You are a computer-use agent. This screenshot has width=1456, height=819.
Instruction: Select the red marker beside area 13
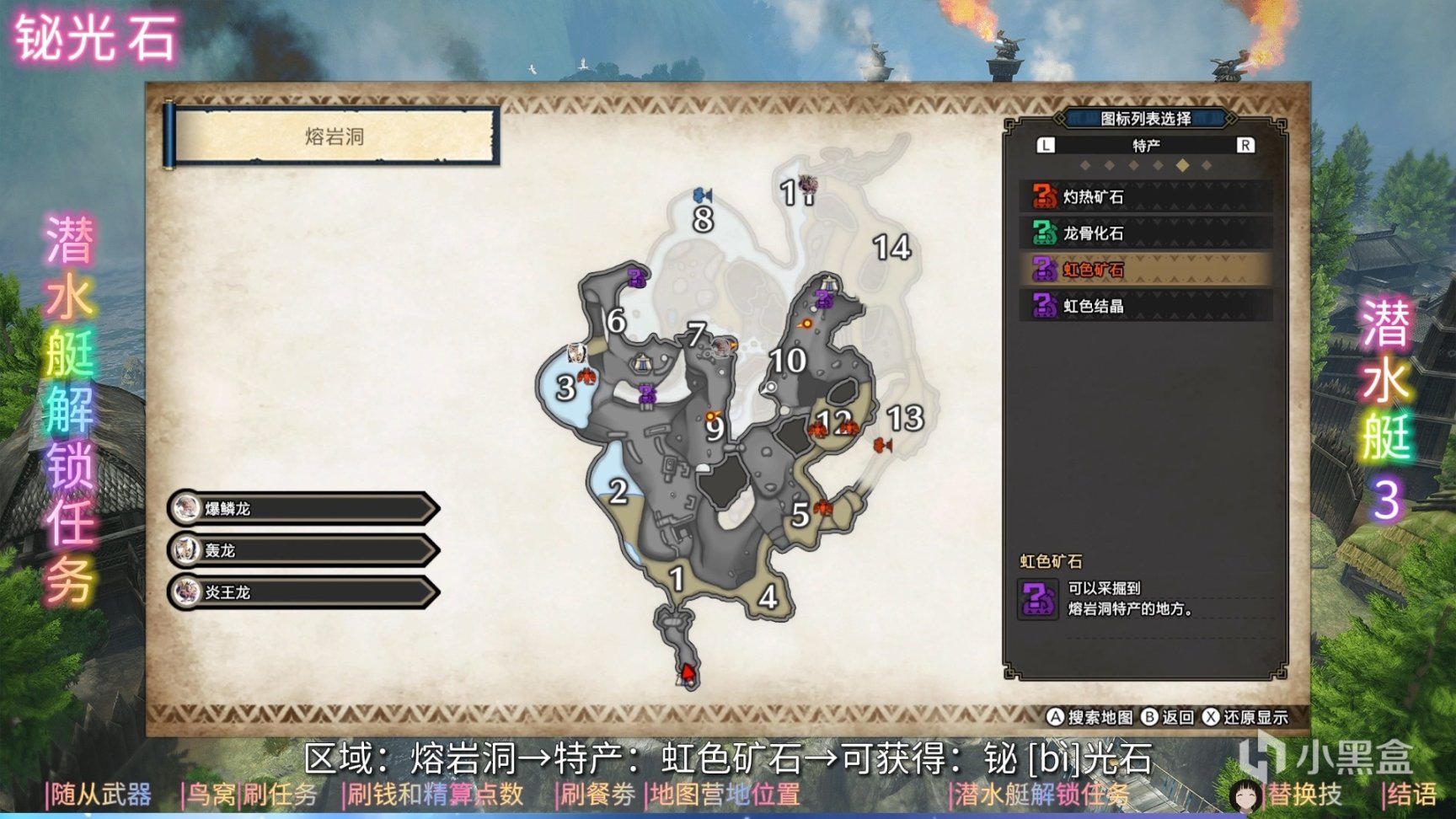(x=882, y=445)
